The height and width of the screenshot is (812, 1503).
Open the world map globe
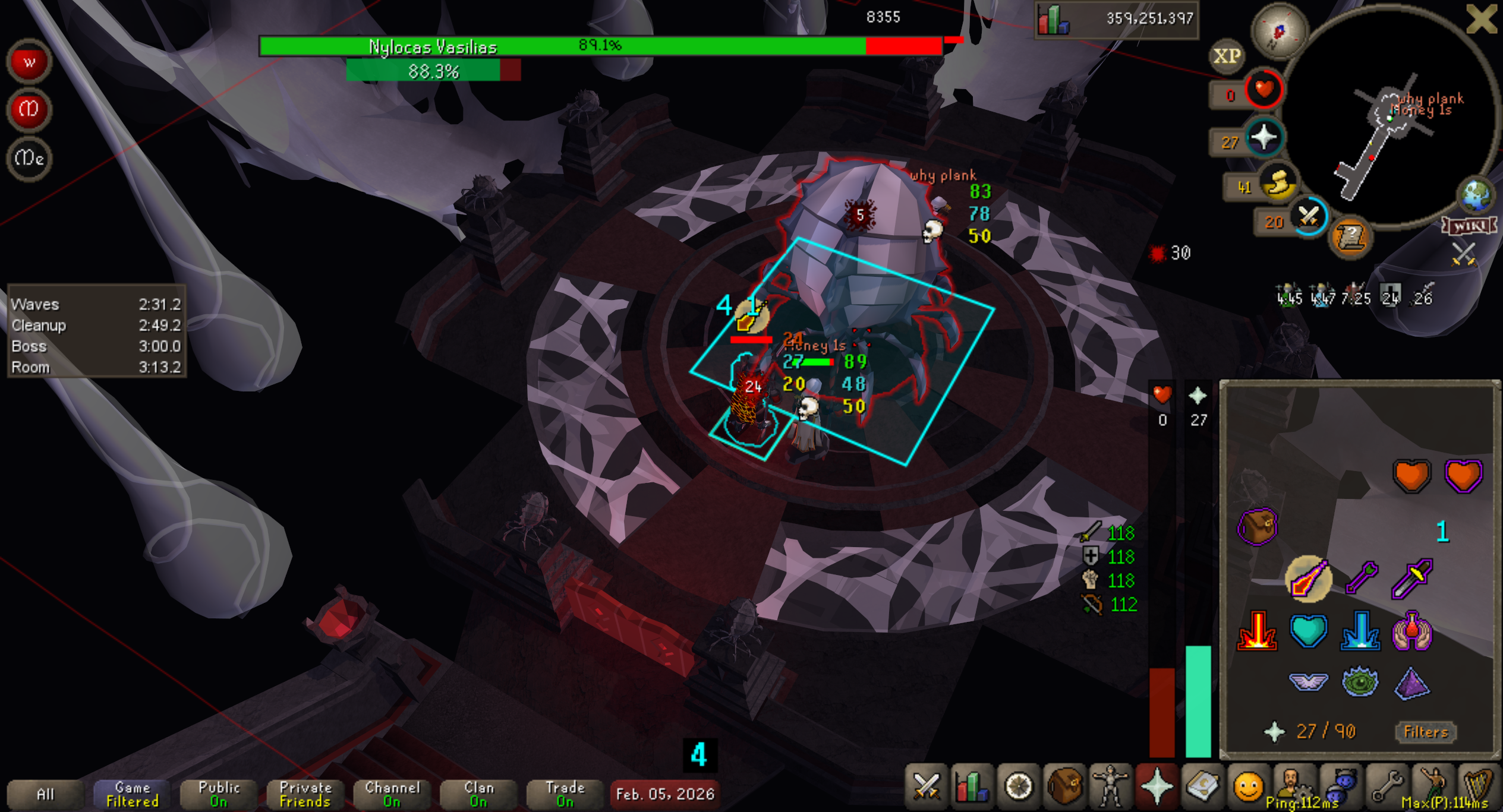pyautogui.click(x=1476, y=195)
